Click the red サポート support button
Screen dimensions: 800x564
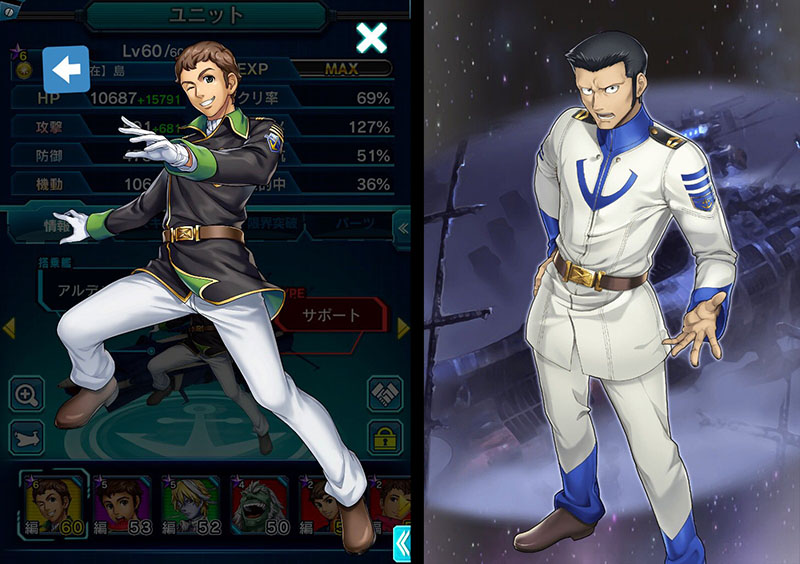pyautogui.click(x=332, y=315)
